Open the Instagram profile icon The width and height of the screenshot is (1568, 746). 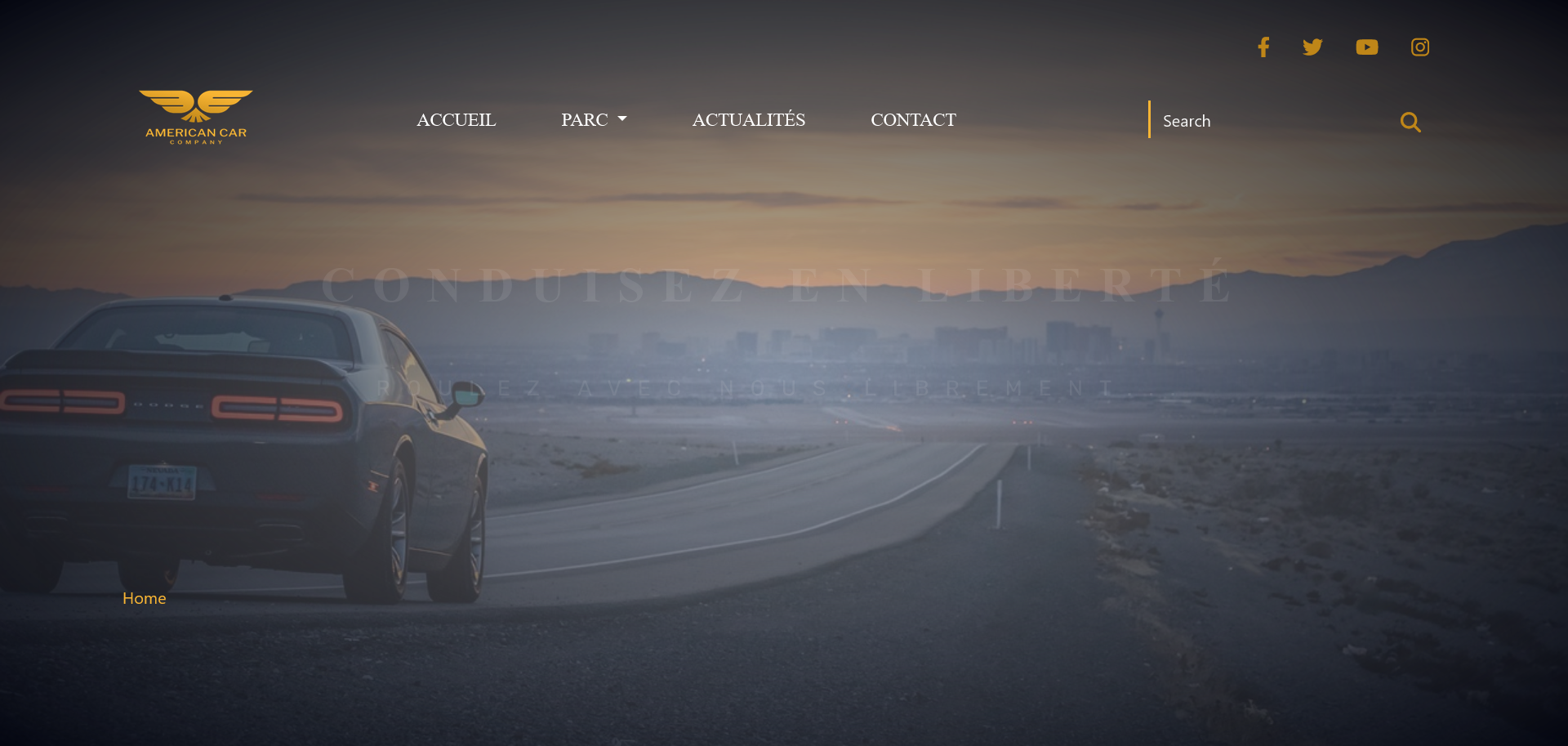point(1420,47)
